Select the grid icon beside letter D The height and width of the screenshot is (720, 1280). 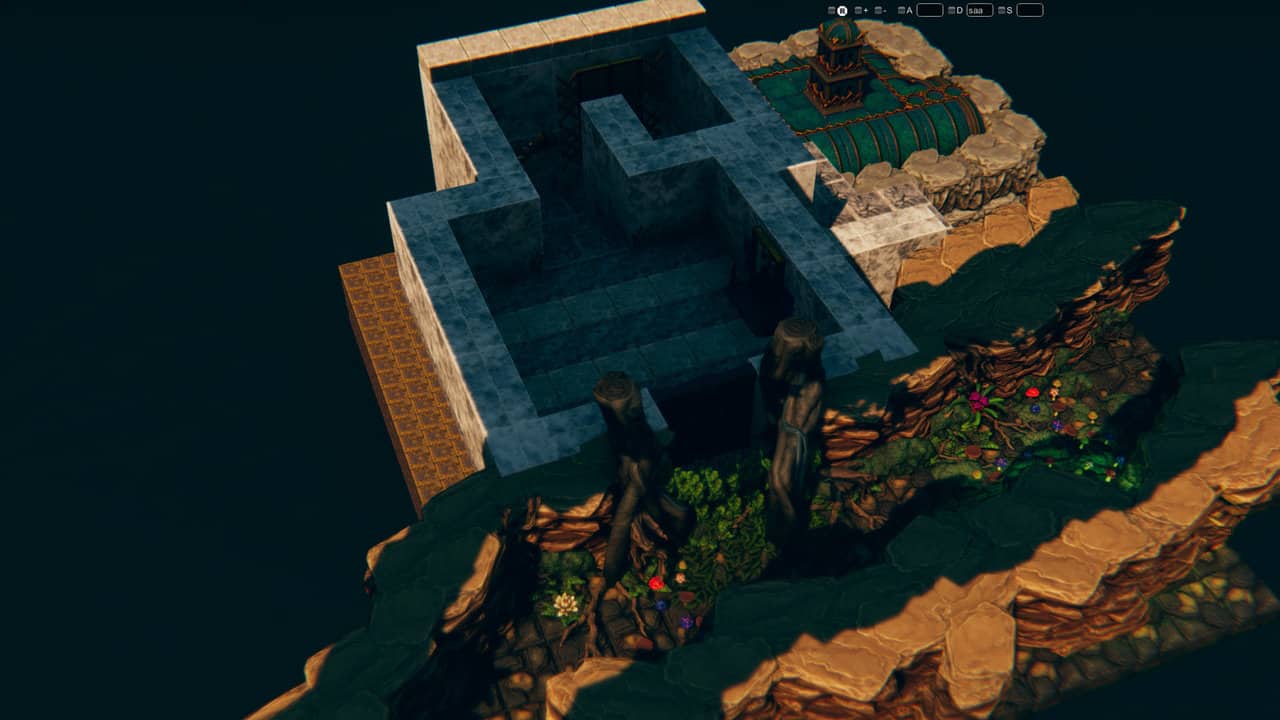(x=950, y=9)
